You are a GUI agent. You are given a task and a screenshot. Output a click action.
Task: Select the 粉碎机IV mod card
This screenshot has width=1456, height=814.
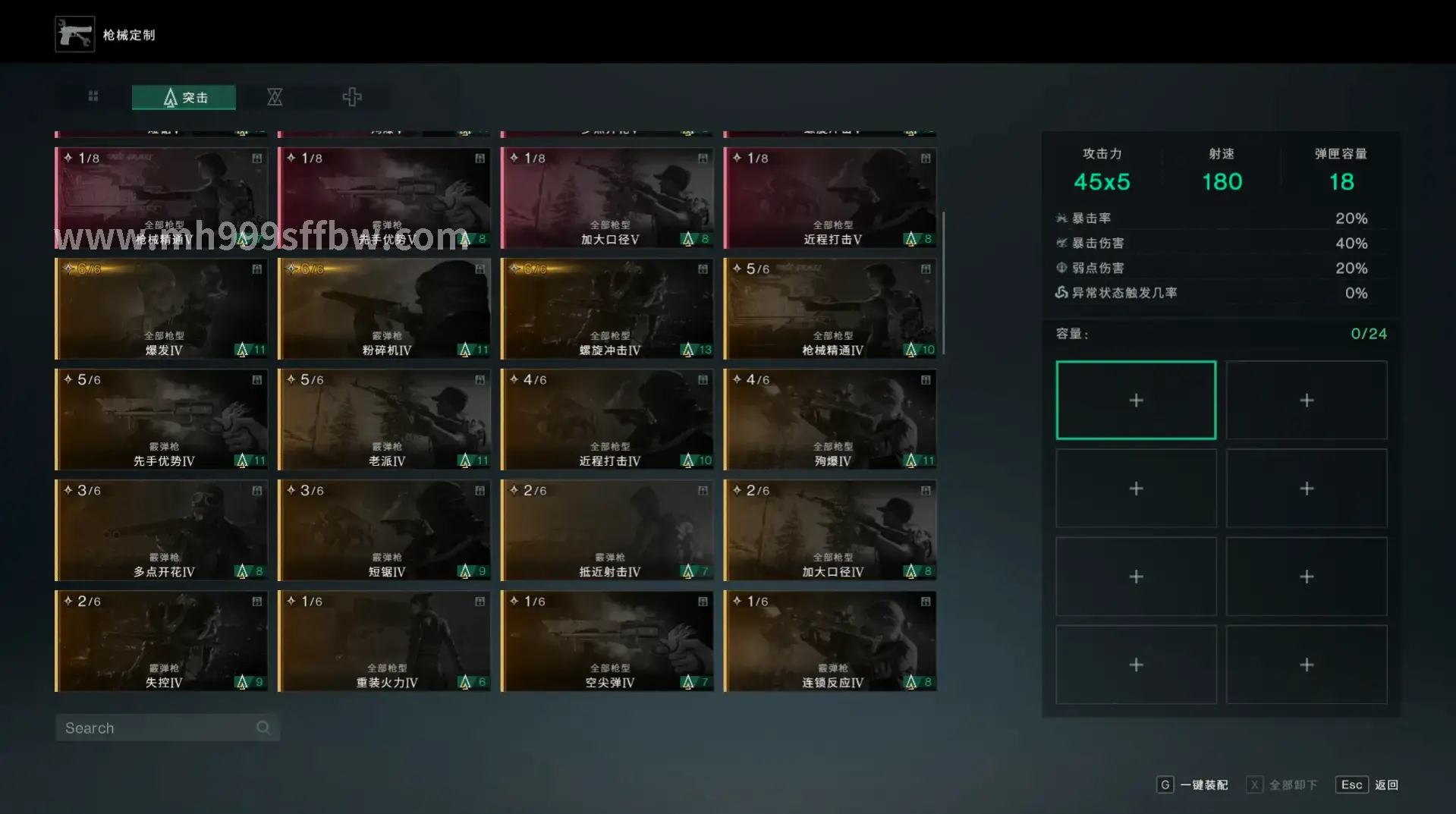(x=385, y=310)
